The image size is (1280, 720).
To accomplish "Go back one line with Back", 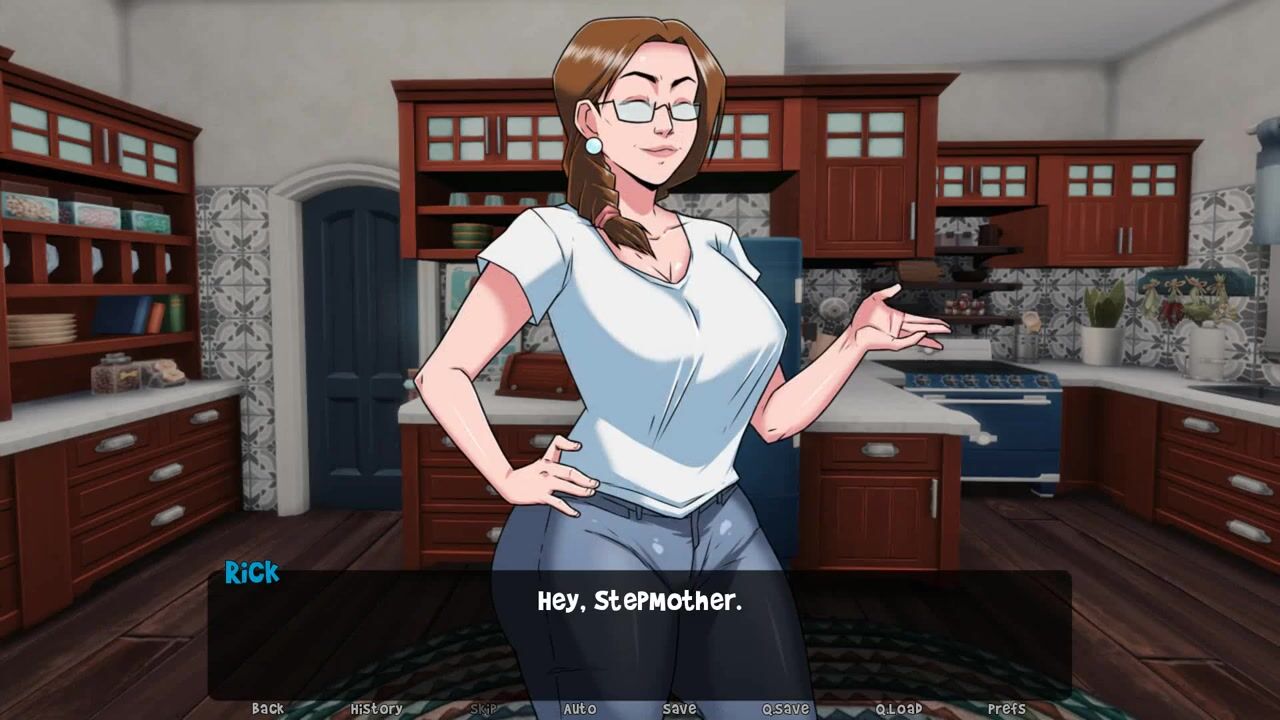I will pos(268,708).
